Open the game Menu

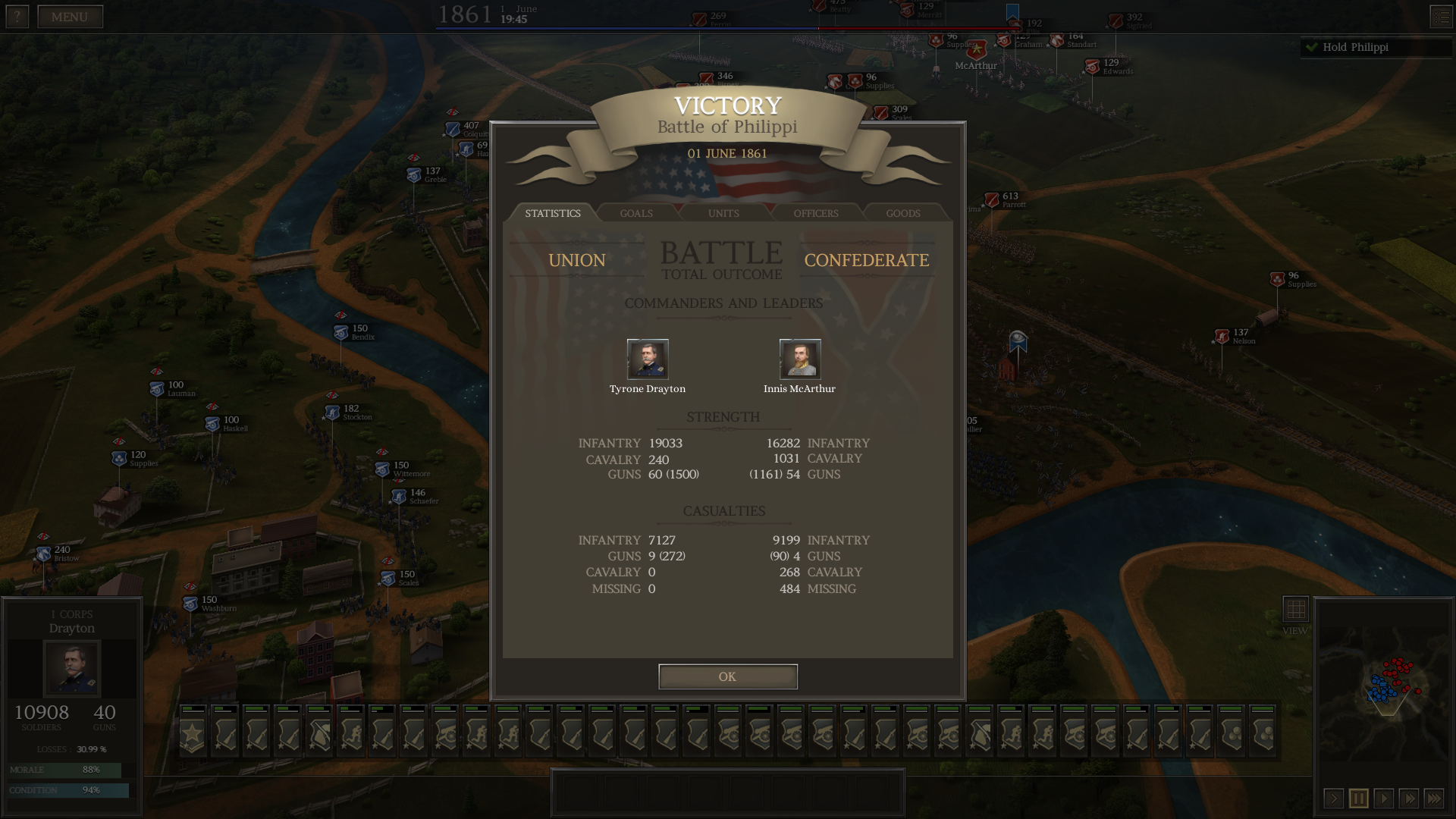(70, 17)
